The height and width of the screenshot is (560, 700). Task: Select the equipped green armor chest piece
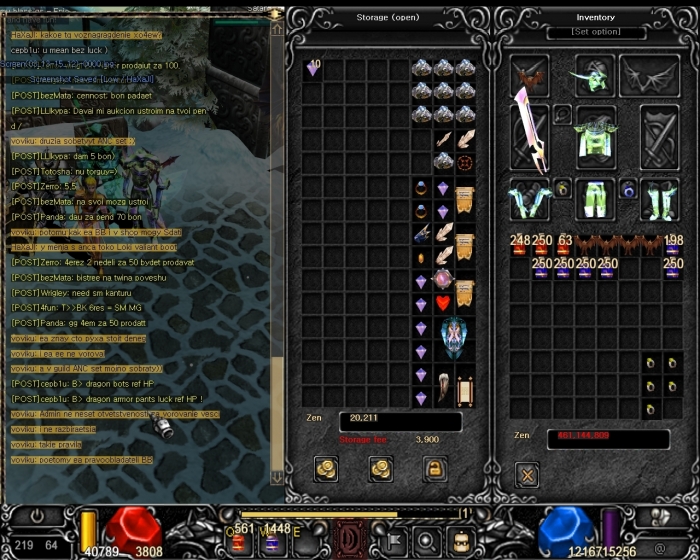click(x=594, y=134)
